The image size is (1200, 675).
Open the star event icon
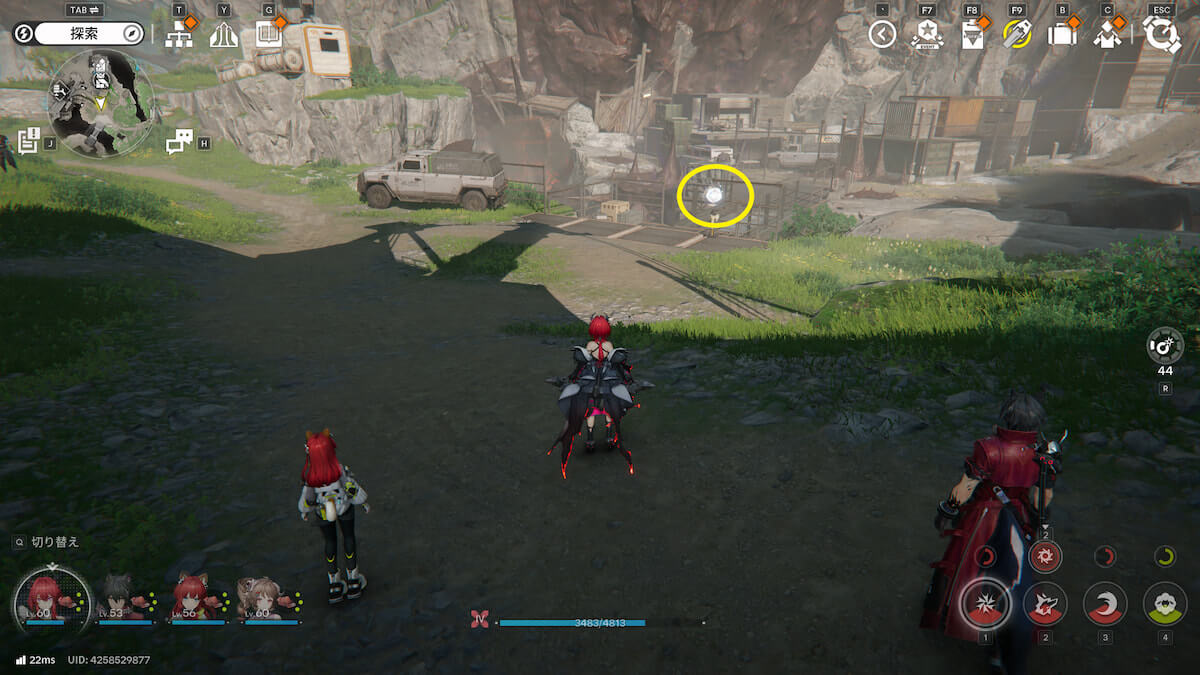pos(927,36)
